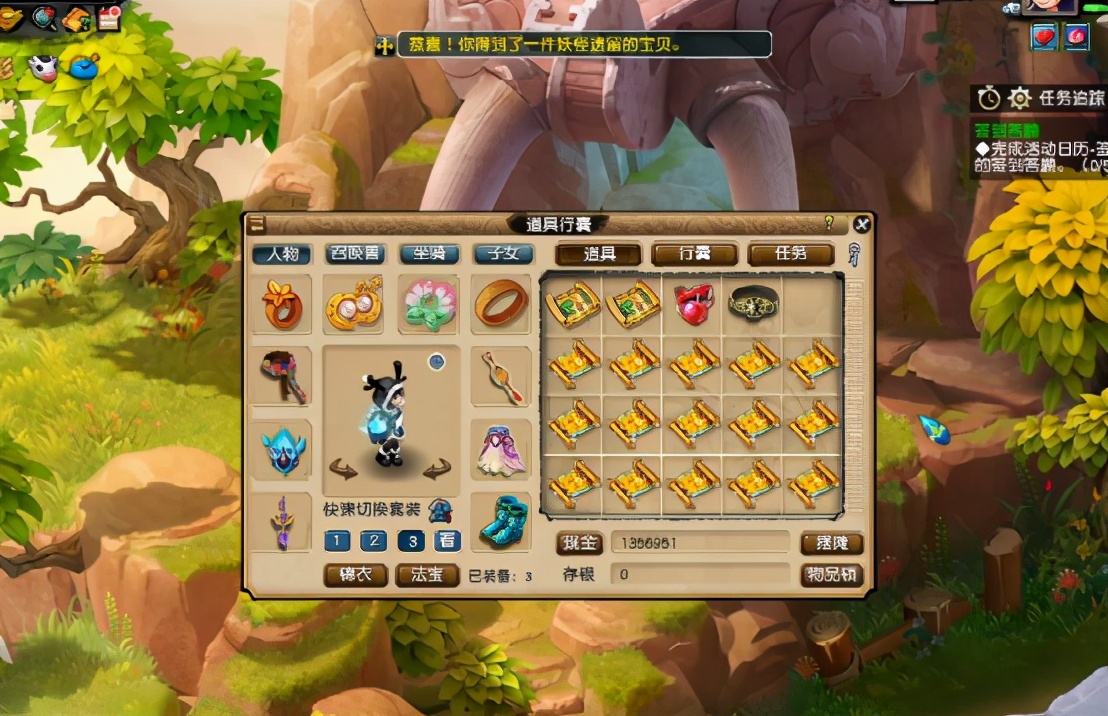This screenshot has height=716, width=1108.
Task: Switch to the 行囊 bag tab
Action: (694, 254)
